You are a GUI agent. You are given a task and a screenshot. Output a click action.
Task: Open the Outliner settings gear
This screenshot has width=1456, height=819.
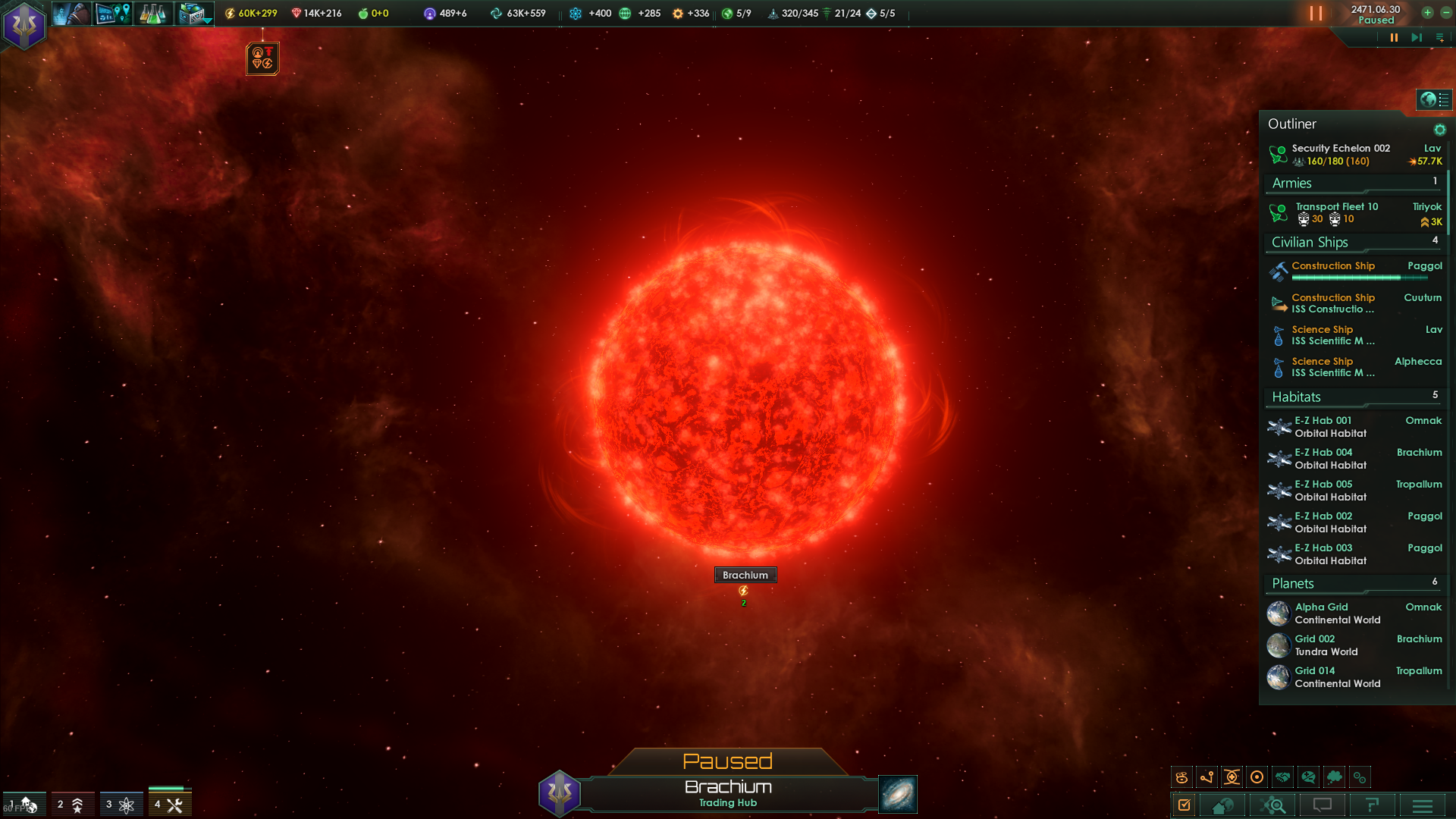(1439, 130)
